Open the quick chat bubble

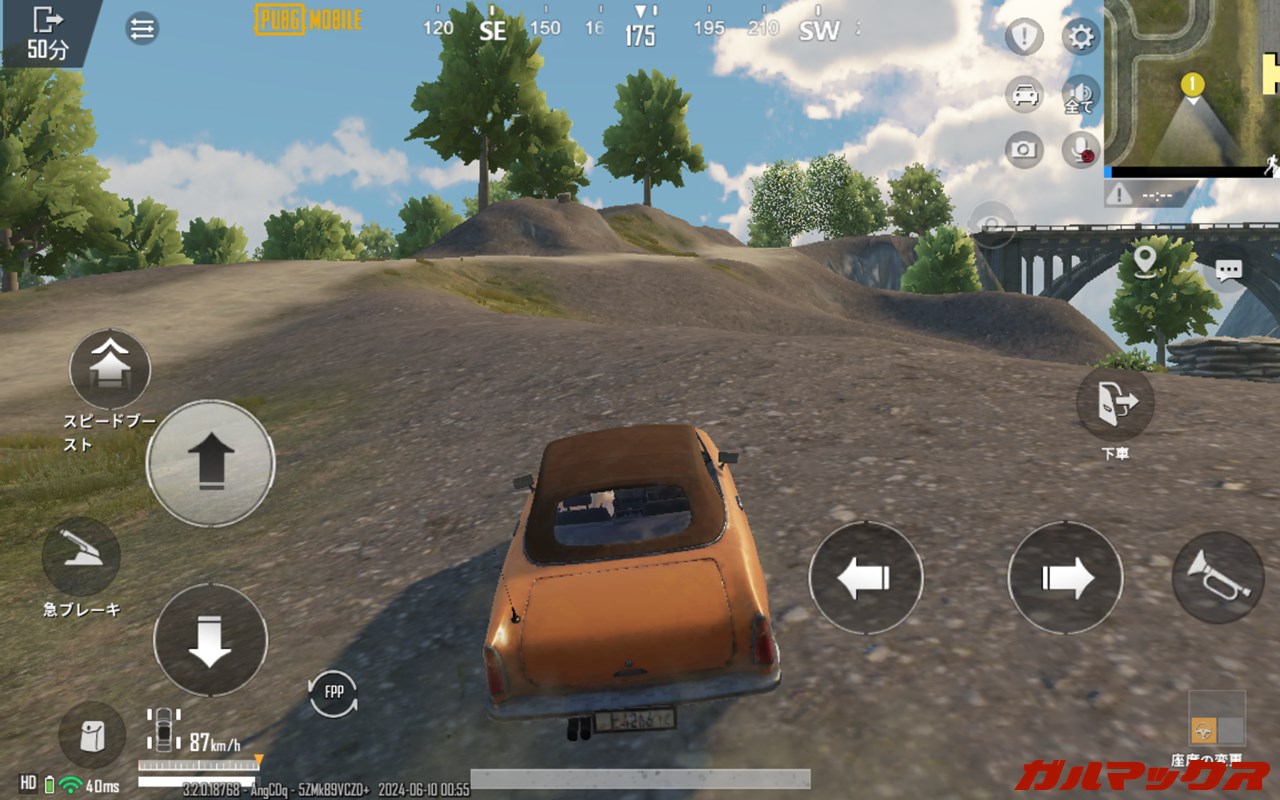(1228, 269)
